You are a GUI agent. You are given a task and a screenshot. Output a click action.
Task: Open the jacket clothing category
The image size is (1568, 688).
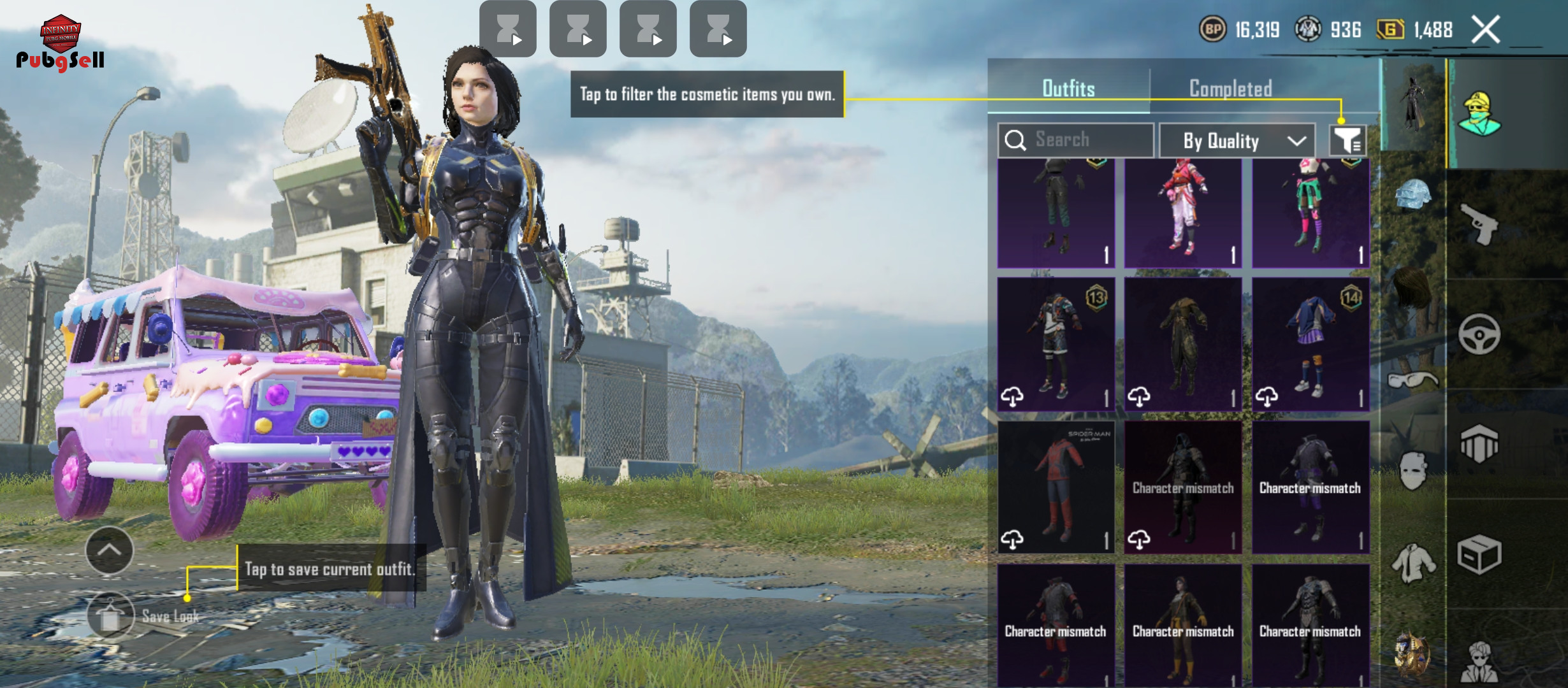[1412, 563]
